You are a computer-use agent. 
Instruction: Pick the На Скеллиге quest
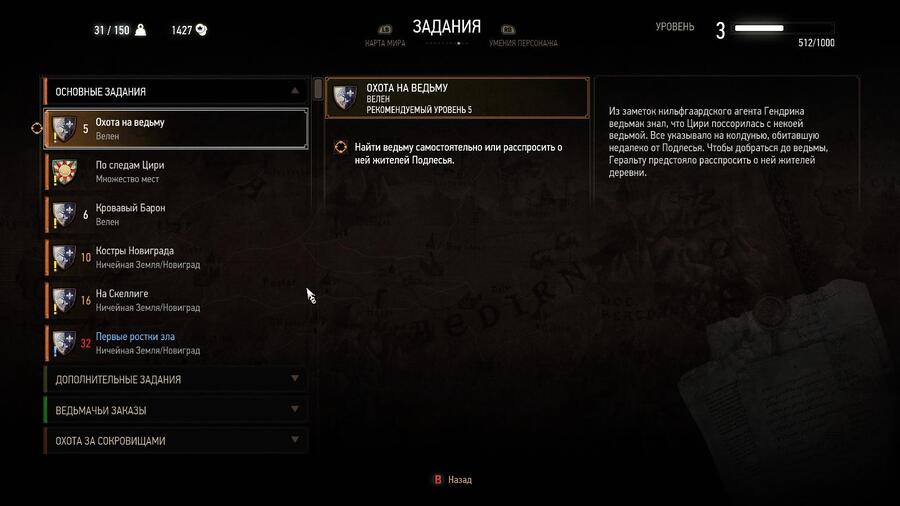[x=175, y=299]
